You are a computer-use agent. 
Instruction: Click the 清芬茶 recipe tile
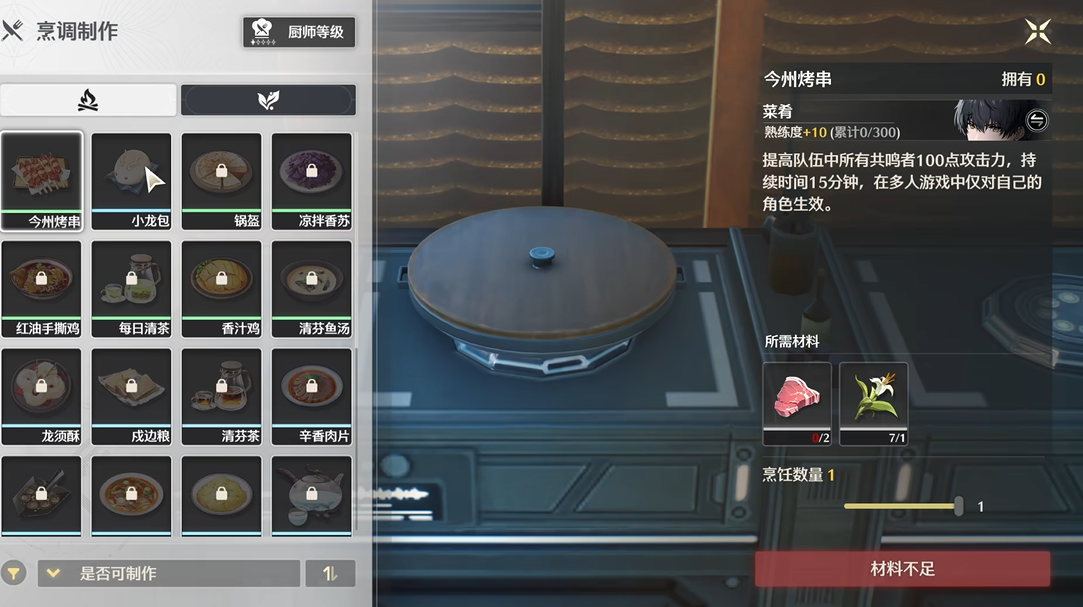[x=221, y=396]
